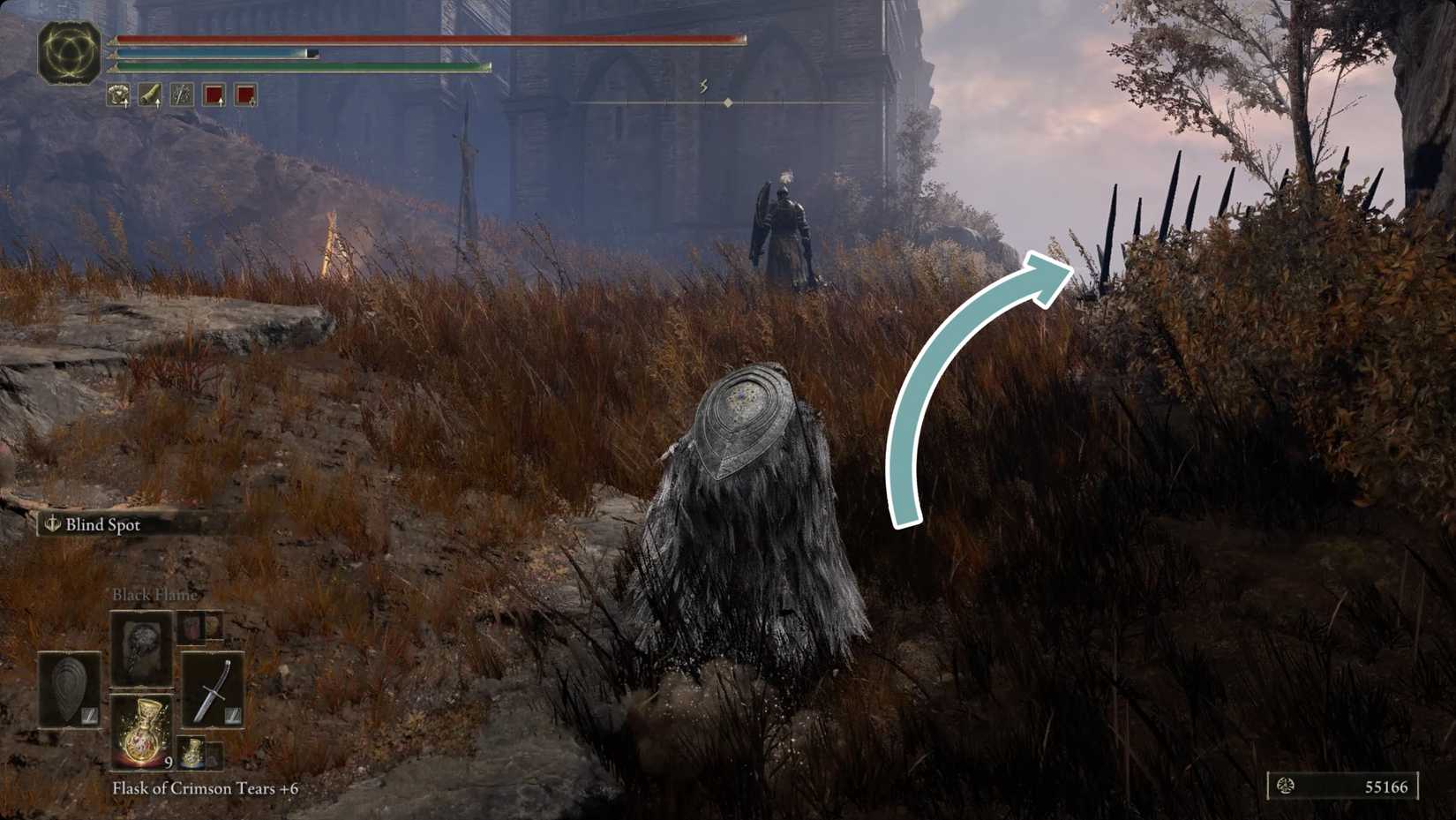Image resolution: width=1456 pixels, height=820 pixels.
Task: Toggle the two-handed indicator on the dagger slot
Action: [x=232, y=714]
